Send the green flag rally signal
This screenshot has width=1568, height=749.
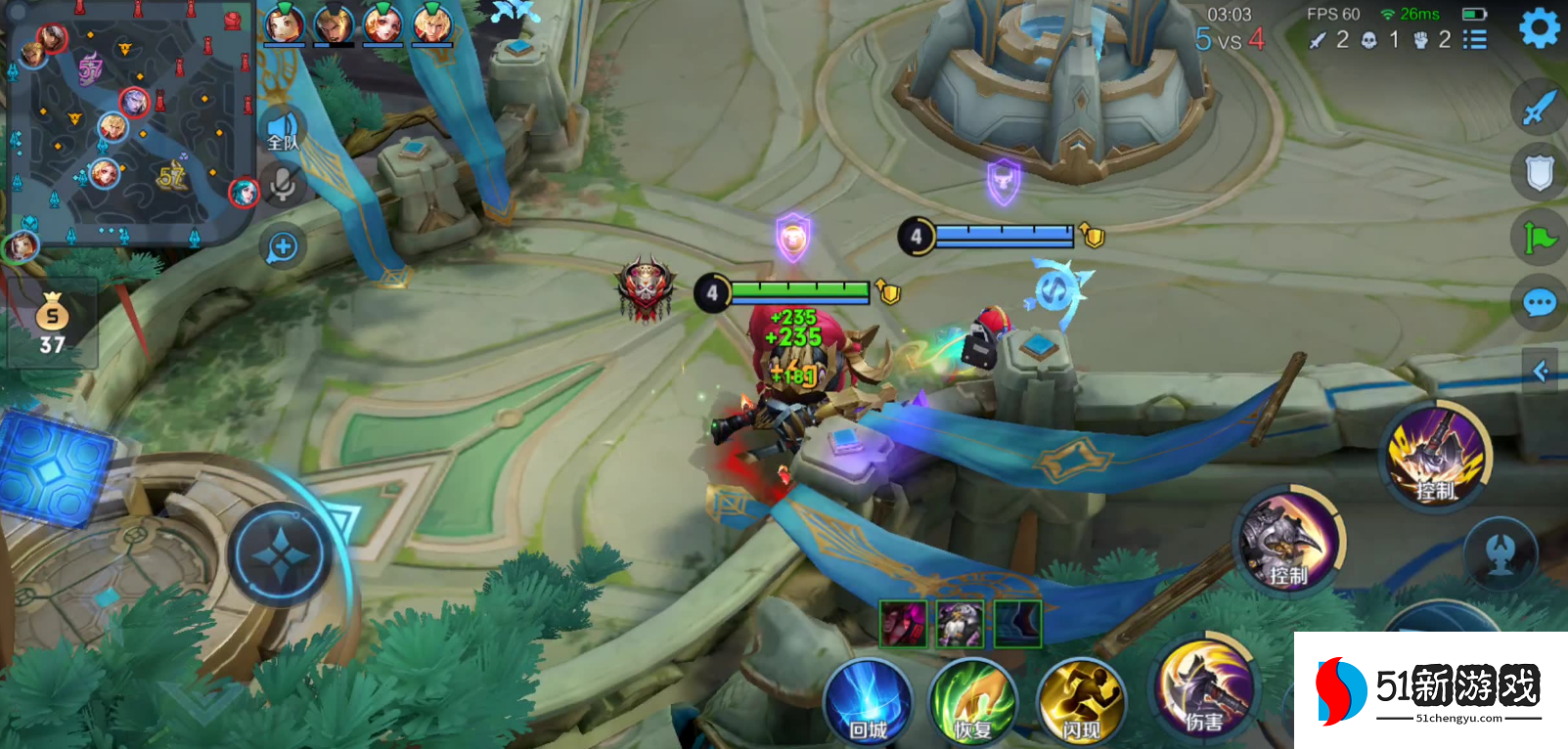tap(1539, 238)
